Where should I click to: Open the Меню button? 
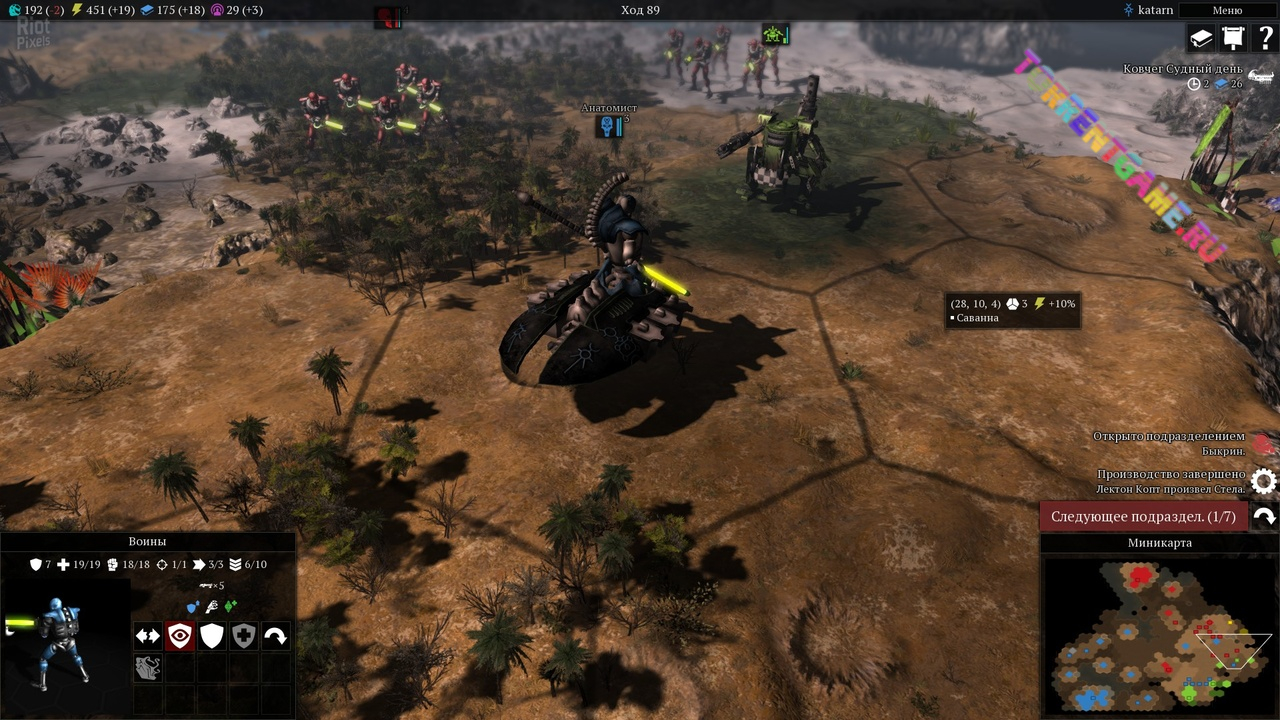(x=1227, y=10)
